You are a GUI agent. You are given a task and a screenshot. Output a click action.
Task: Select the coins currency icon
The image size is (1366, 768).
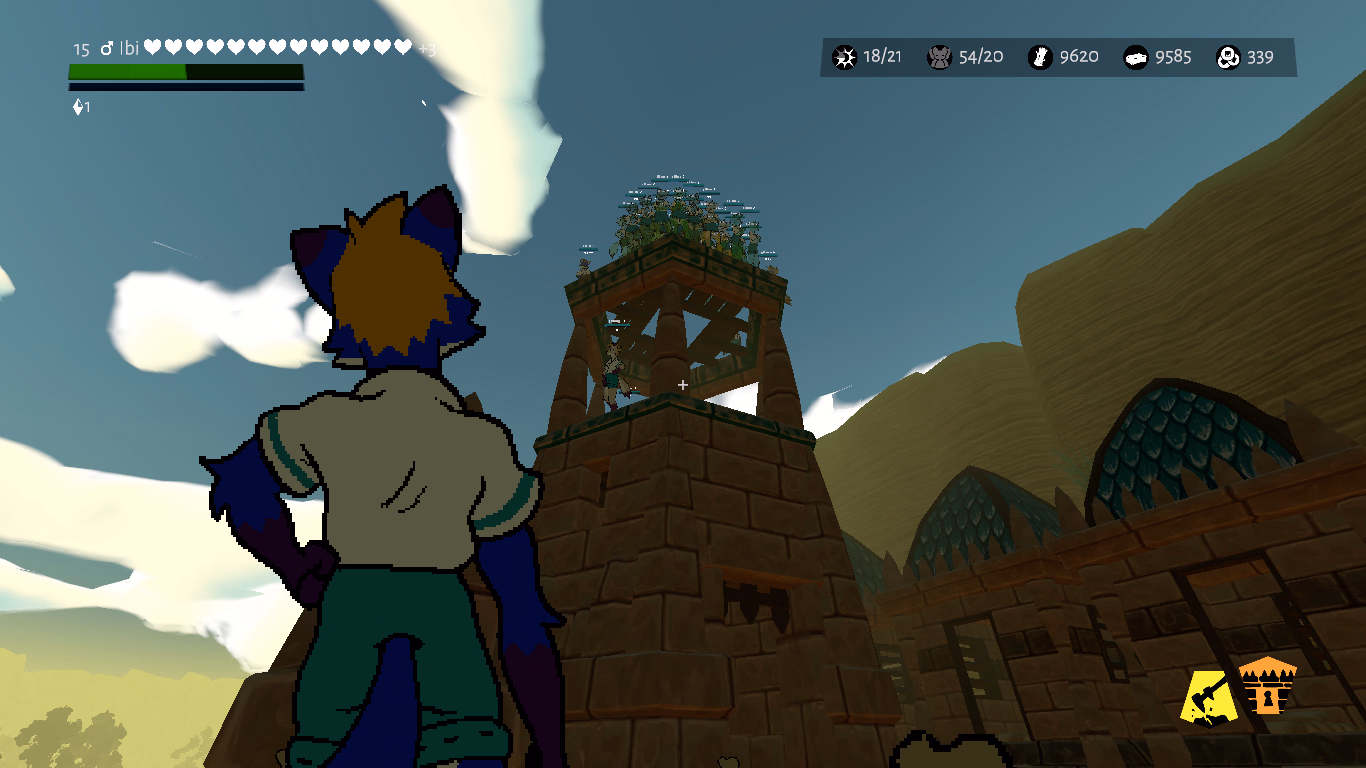[1229, 57]
